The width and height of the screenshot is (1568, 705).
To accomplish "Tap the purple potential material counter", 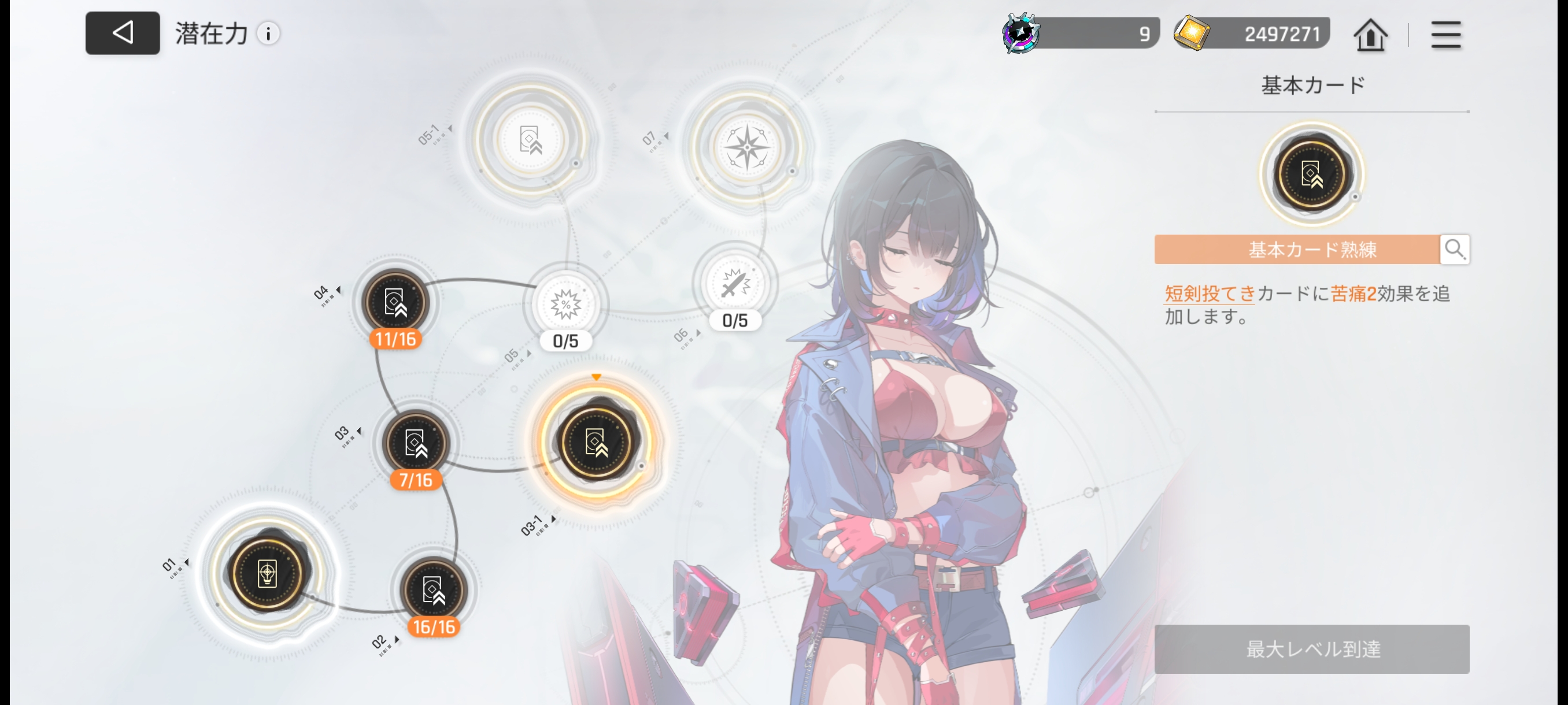I will [x=1081, y=34].
